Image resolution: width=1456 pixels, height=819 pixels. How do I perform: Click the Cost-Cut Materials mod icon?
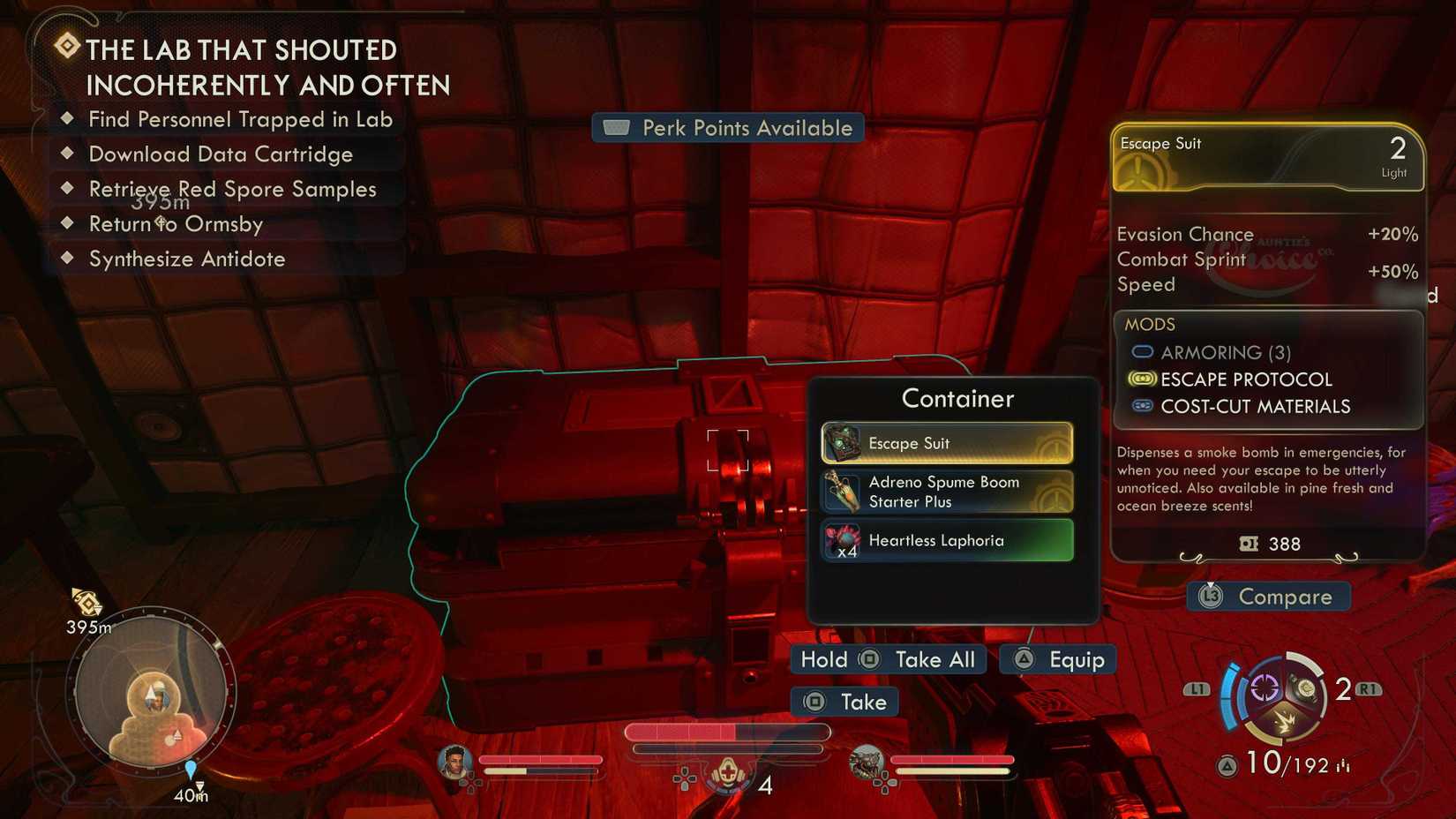point(1144,406)
